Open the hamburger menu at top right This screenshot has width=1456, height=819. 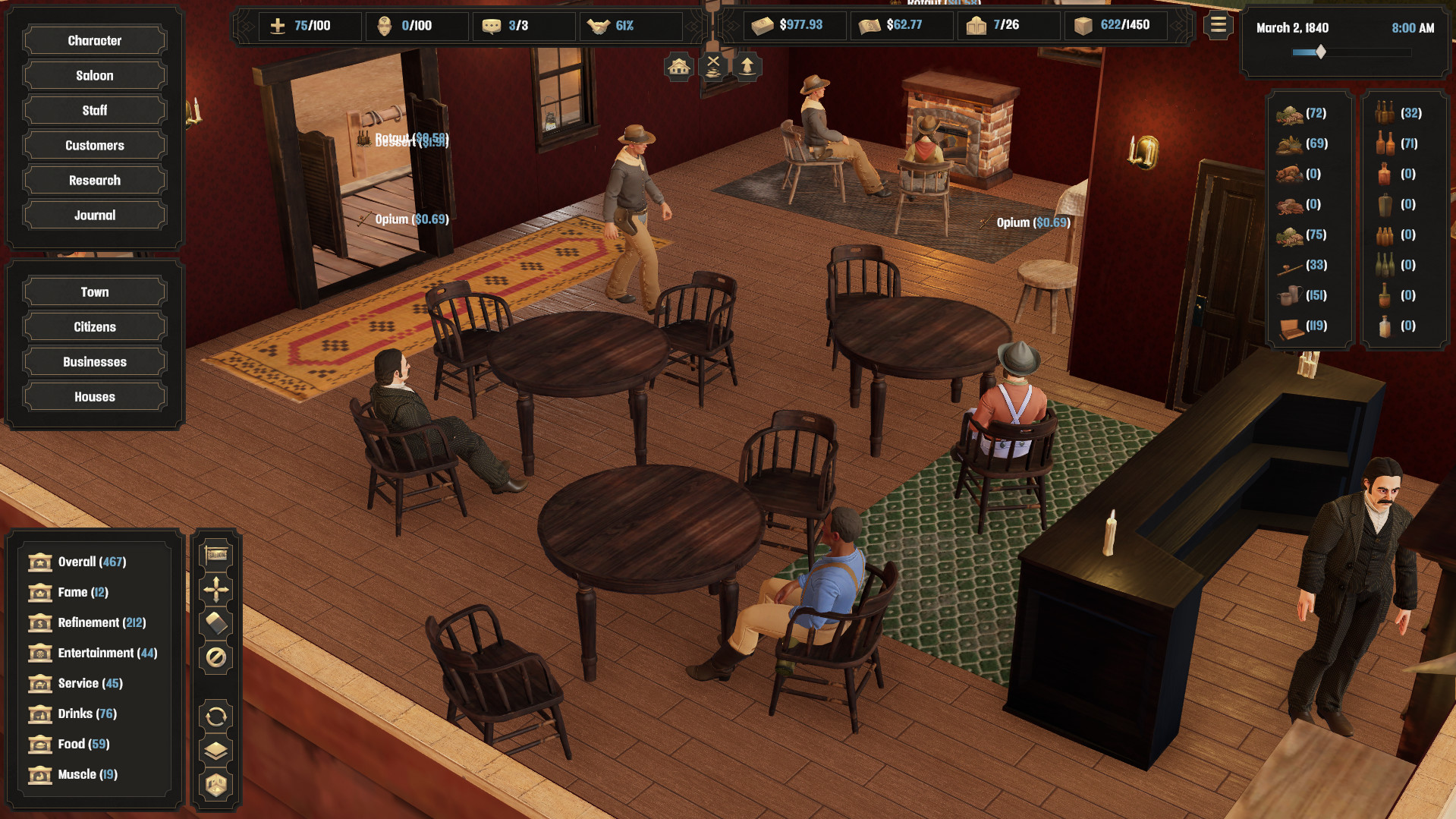[1218, 24]
